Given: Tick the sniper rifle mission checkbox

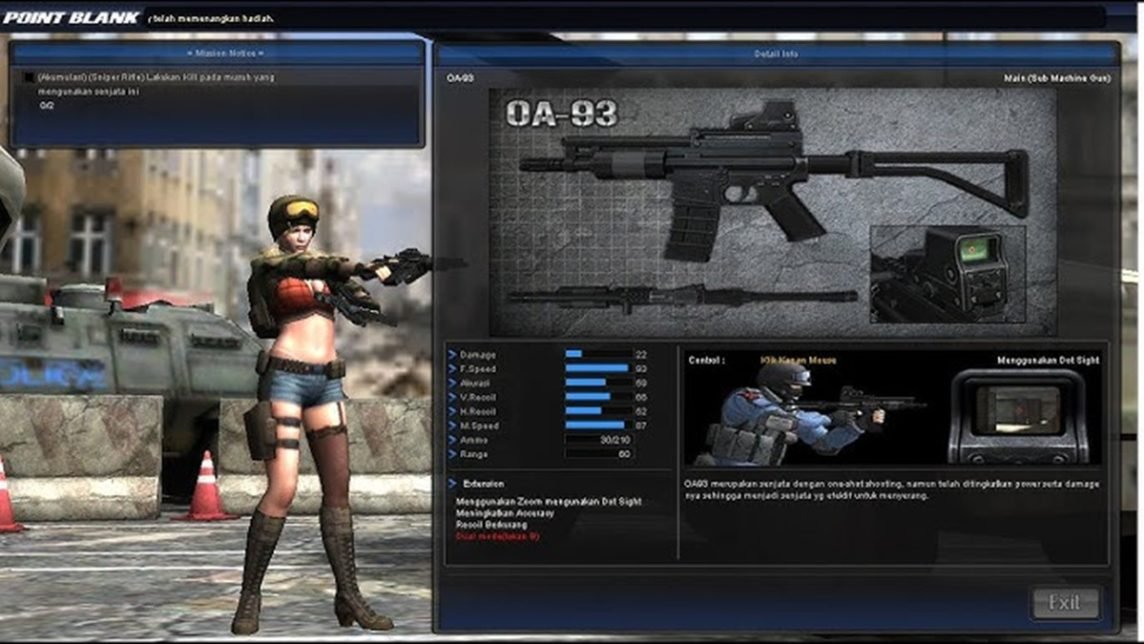Looking at the screenshot, I should tap(29, 77).
